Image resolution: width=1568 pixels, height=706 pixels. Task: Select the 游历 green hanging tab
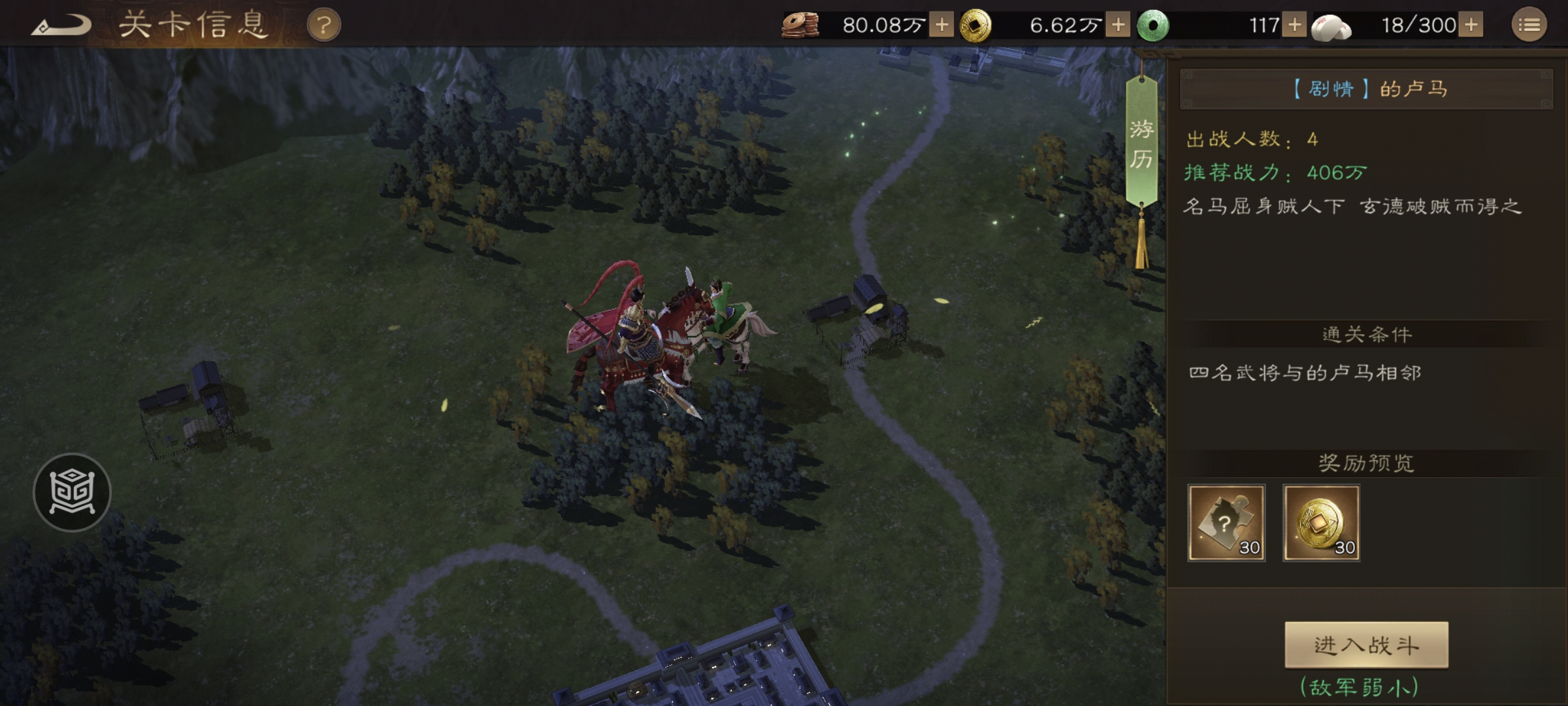coord(1141,144)
